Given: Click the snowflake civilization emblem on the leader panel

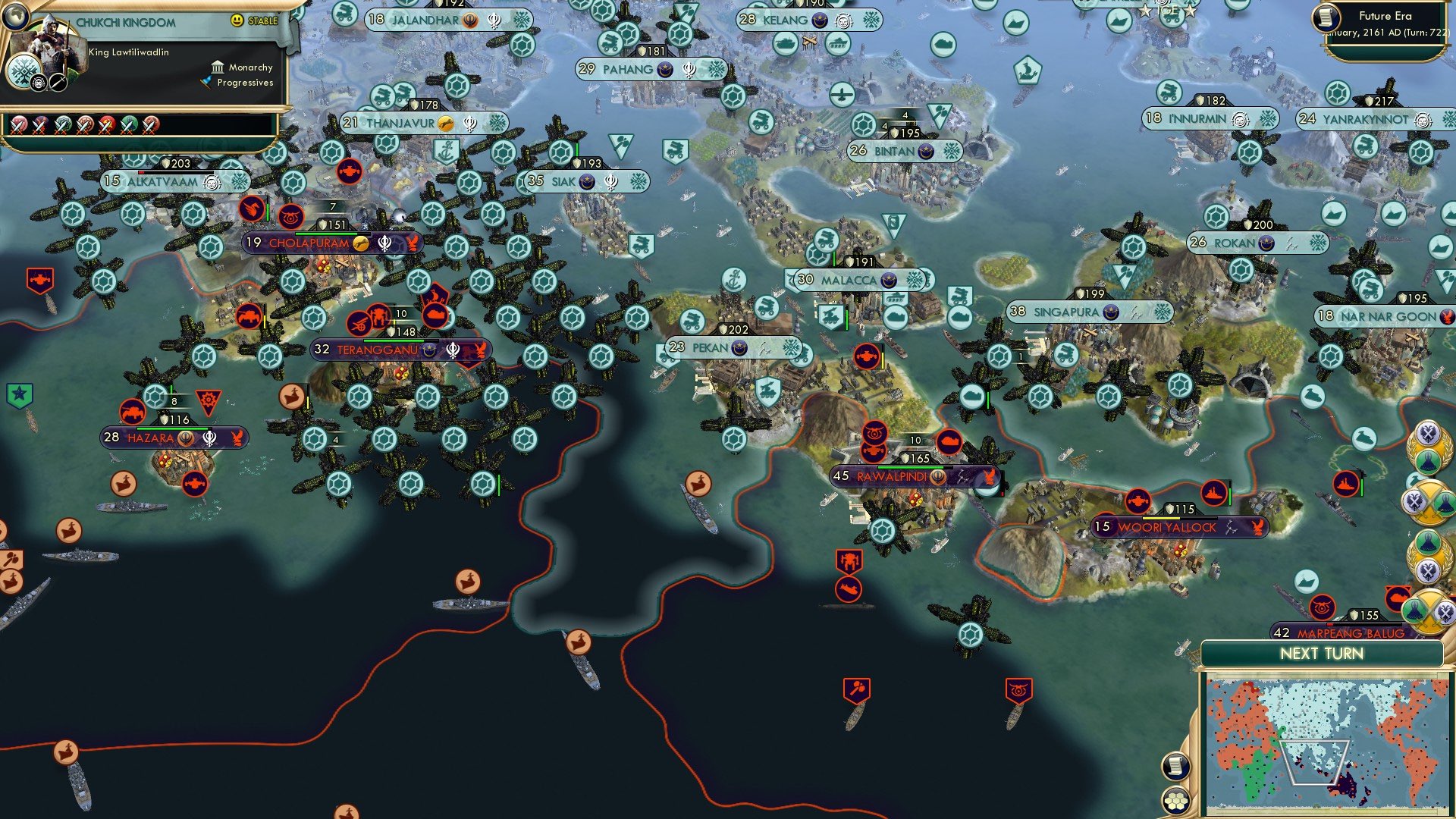Looking at the screenshot, I should tap(24, 71).
